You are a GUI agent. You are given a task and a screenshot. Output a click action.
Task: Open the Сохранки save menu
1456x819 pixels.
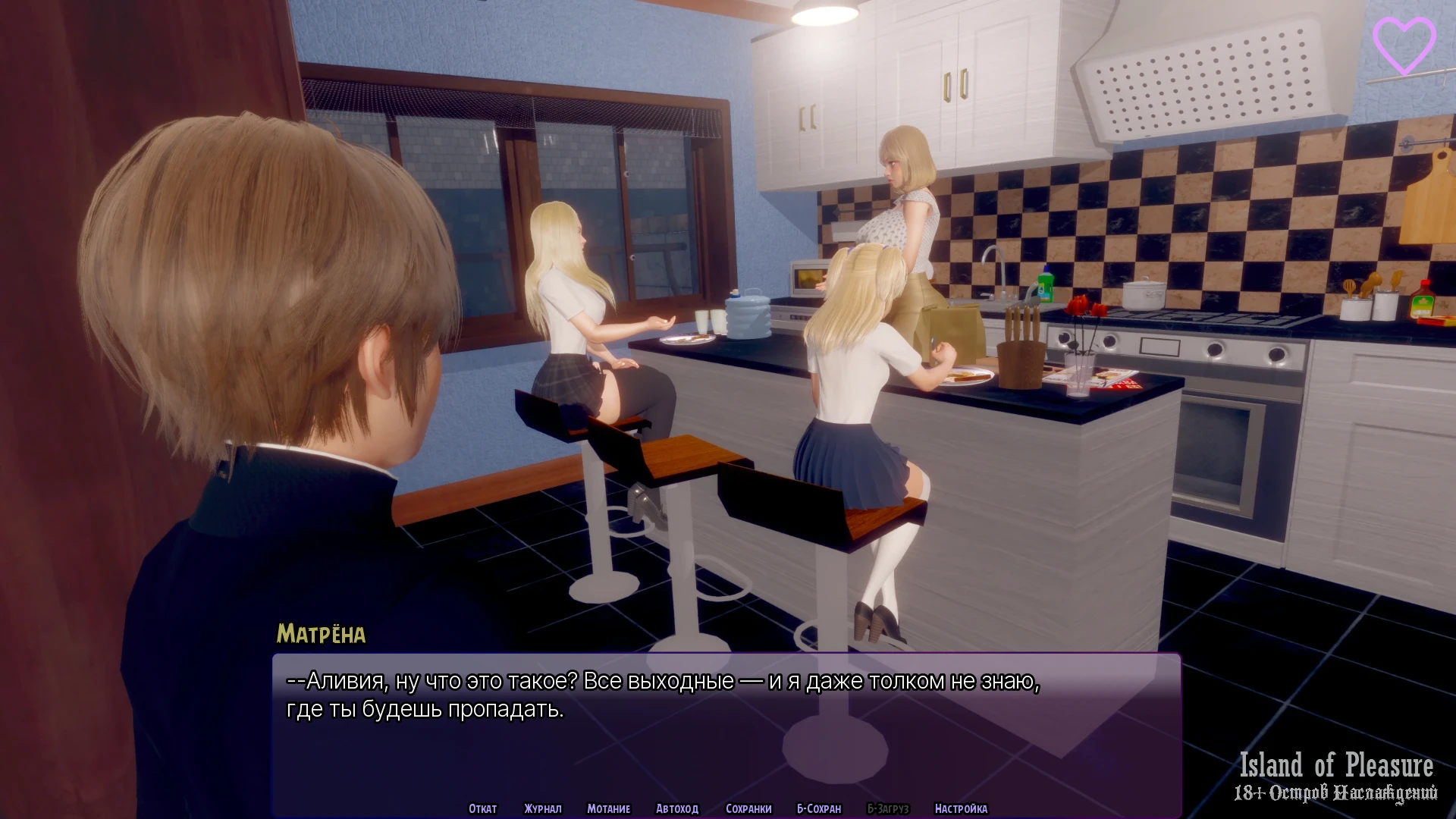pyautogui.click(x=748, y=808)
